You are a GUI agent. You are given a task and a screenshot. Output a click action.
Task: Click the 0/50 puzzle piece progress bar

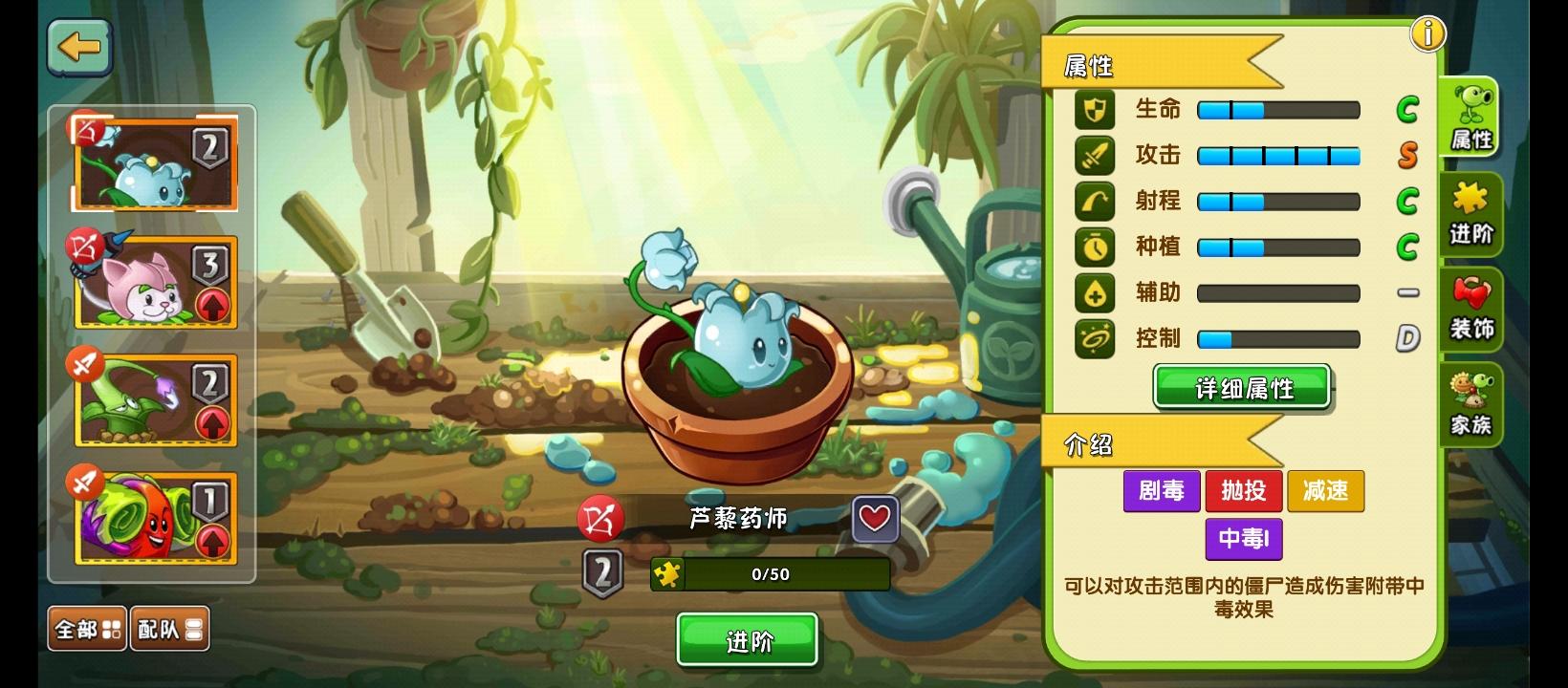click(771, 574)
